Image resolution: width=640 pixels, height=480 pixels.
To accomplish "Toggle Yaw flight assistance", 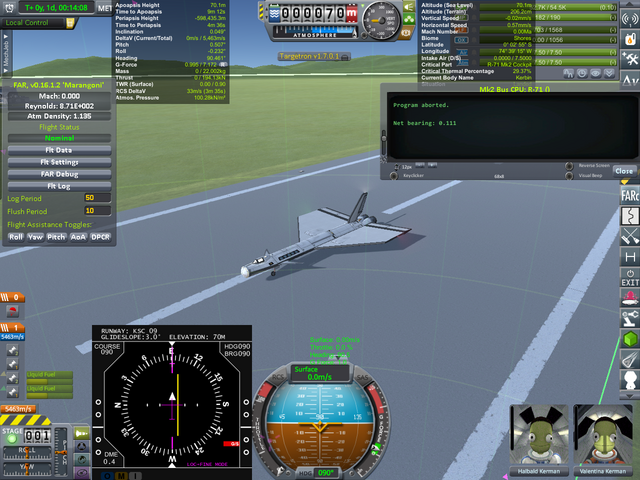I will click(35, 237).
